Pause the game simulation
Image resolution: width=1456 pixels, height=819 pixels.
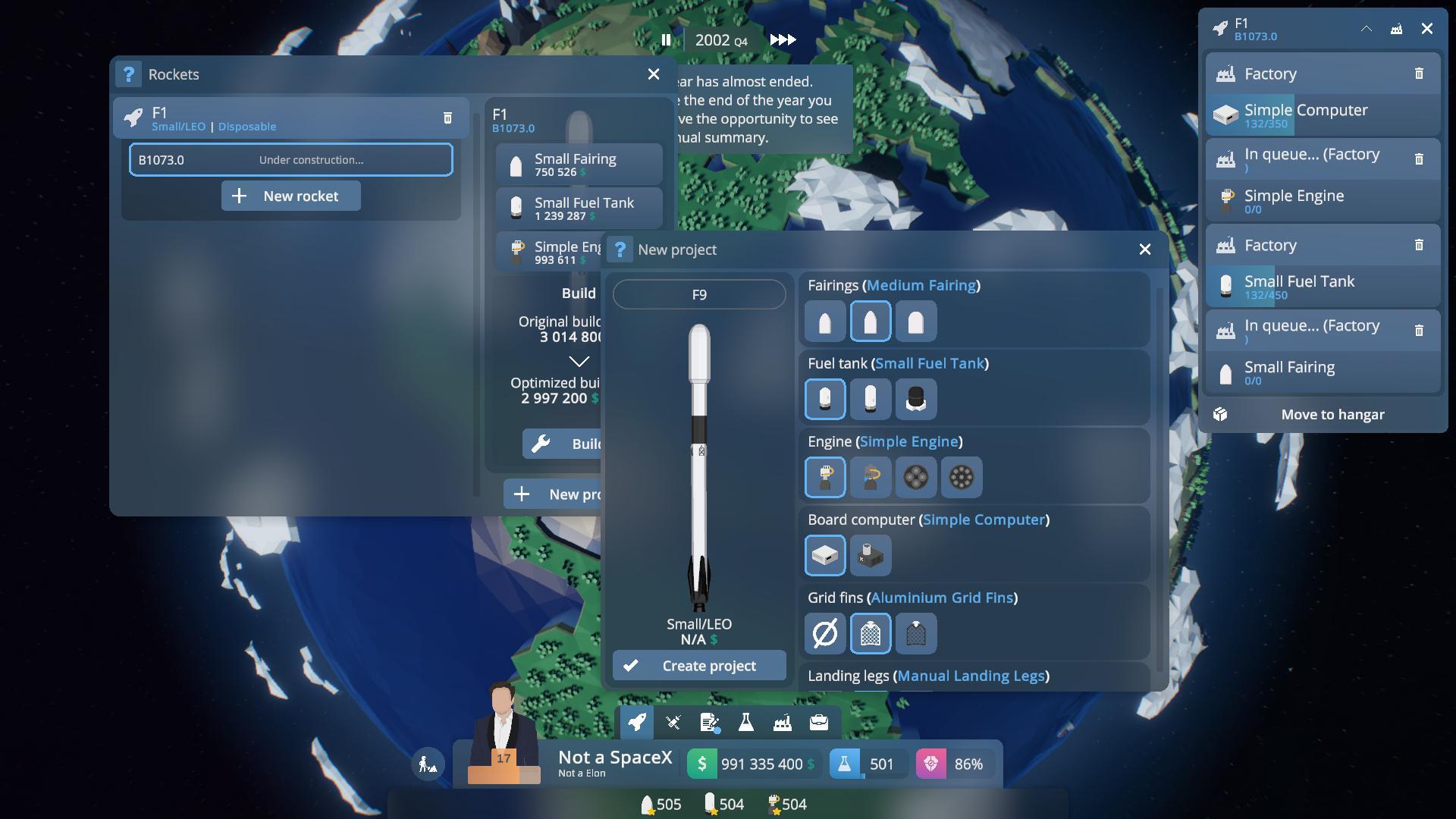pyautogui.click(x=667, y=40)
